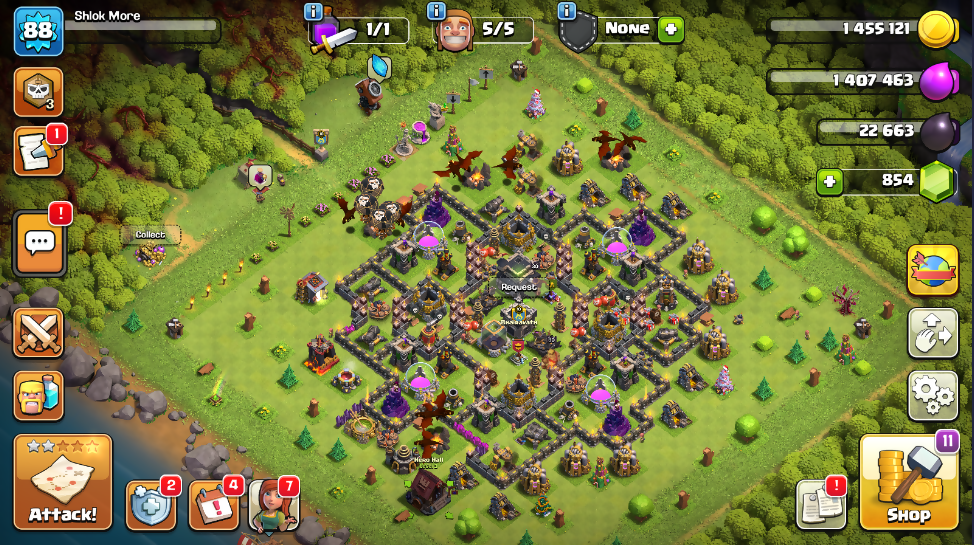Image resolution: width=974 pixels, height=545 pixels.
Task: Open the globe with ribbon icon
Action: [932, 270]
